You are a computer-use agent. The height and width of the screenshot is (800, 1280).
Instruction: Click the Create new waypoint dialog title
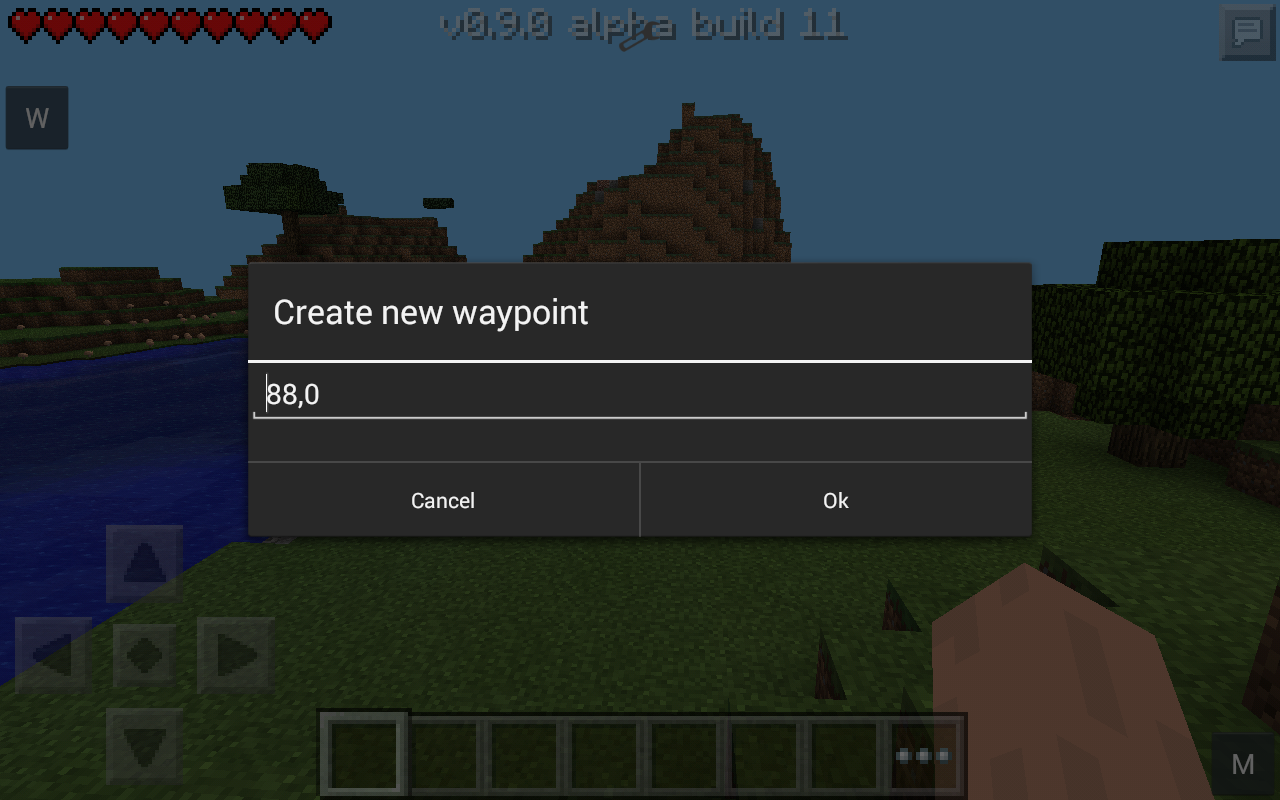click(x=431, y=312)
